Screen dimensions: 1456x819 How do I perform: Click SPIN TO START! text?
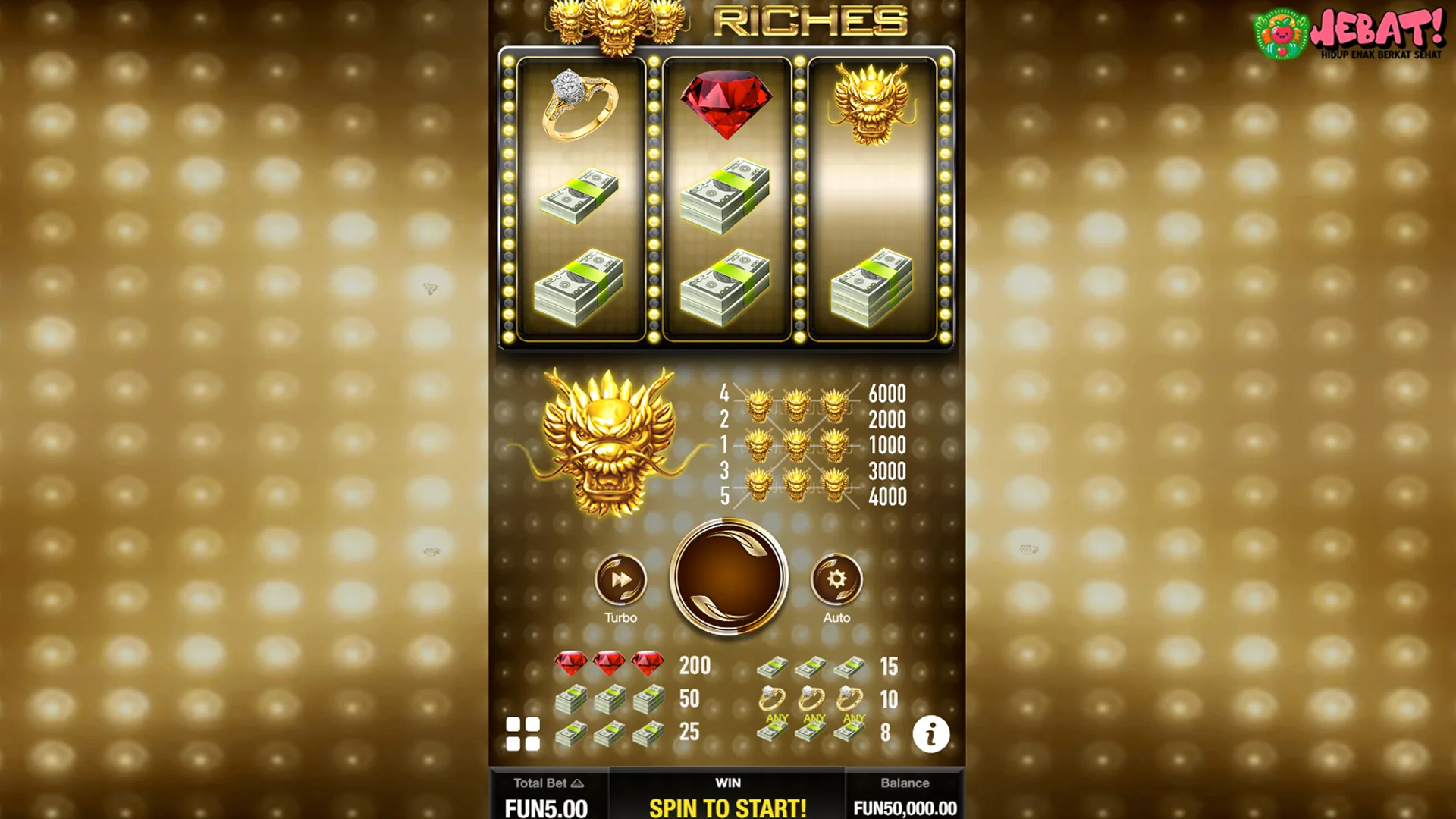(726, 808)
